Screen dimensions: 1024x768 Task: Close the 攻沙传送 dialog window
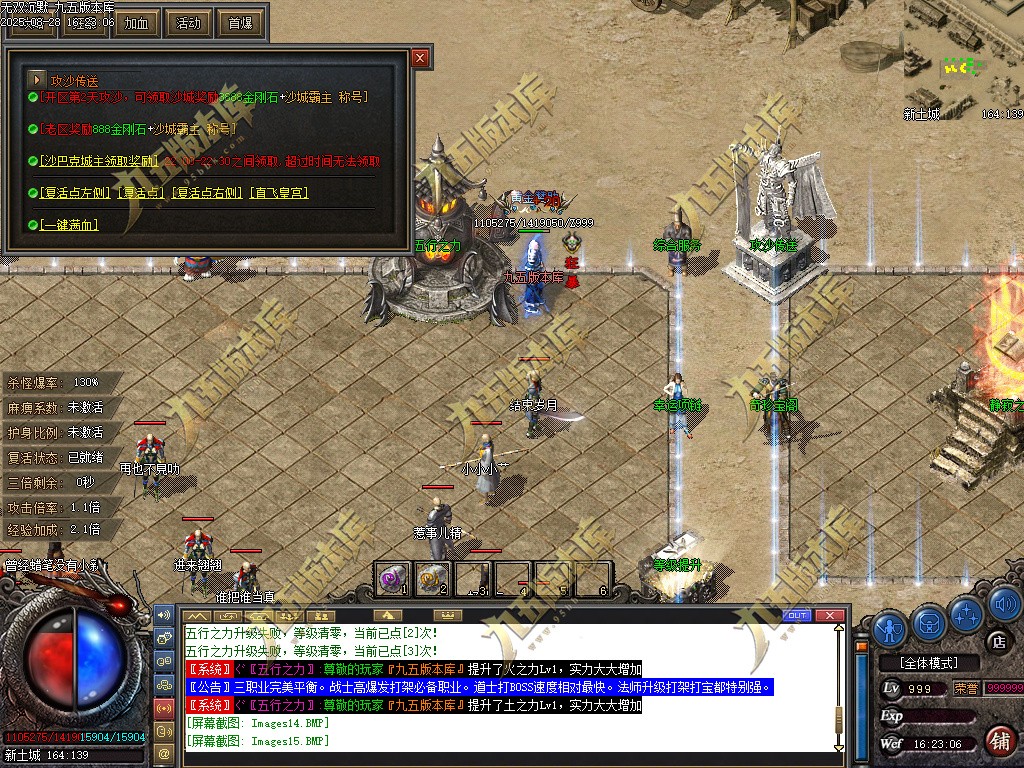pos(420,58)
